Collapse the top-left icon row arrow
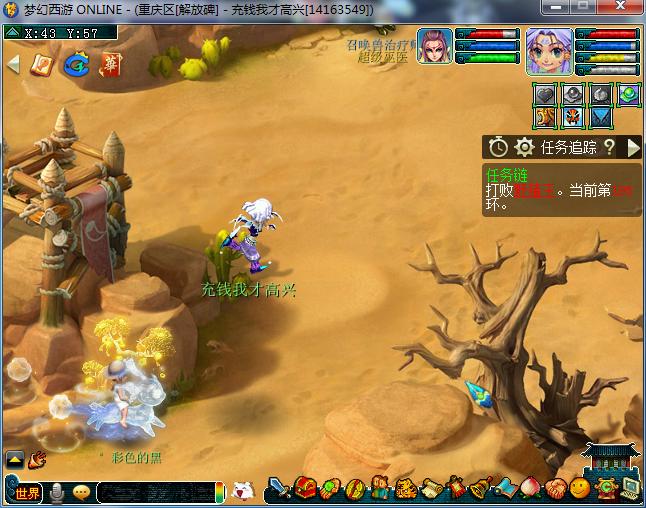The height and width of the screenshot is (508, 646). [x=13, y=65]
